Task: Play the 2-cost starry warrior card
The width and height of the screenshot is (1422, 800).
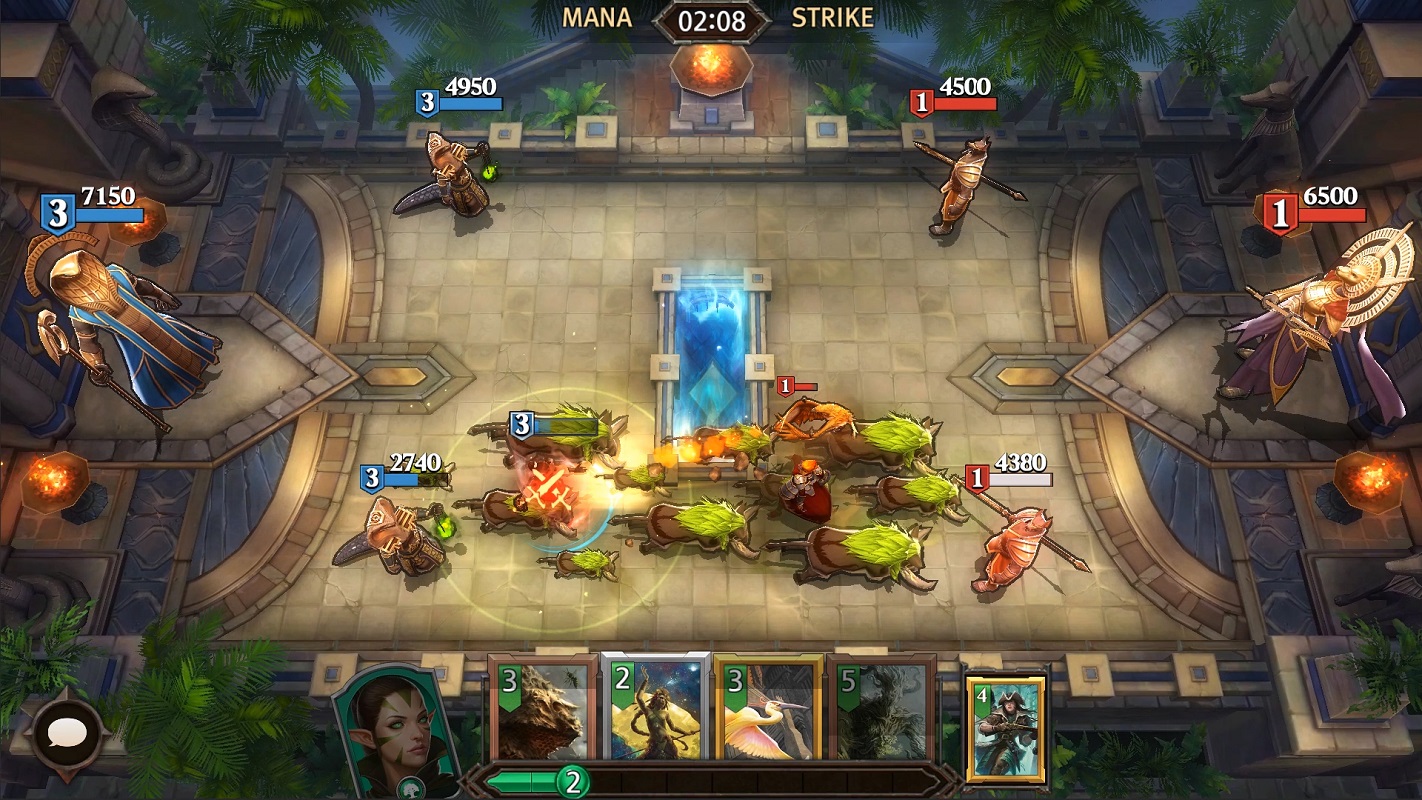Action: coord(655,712)
